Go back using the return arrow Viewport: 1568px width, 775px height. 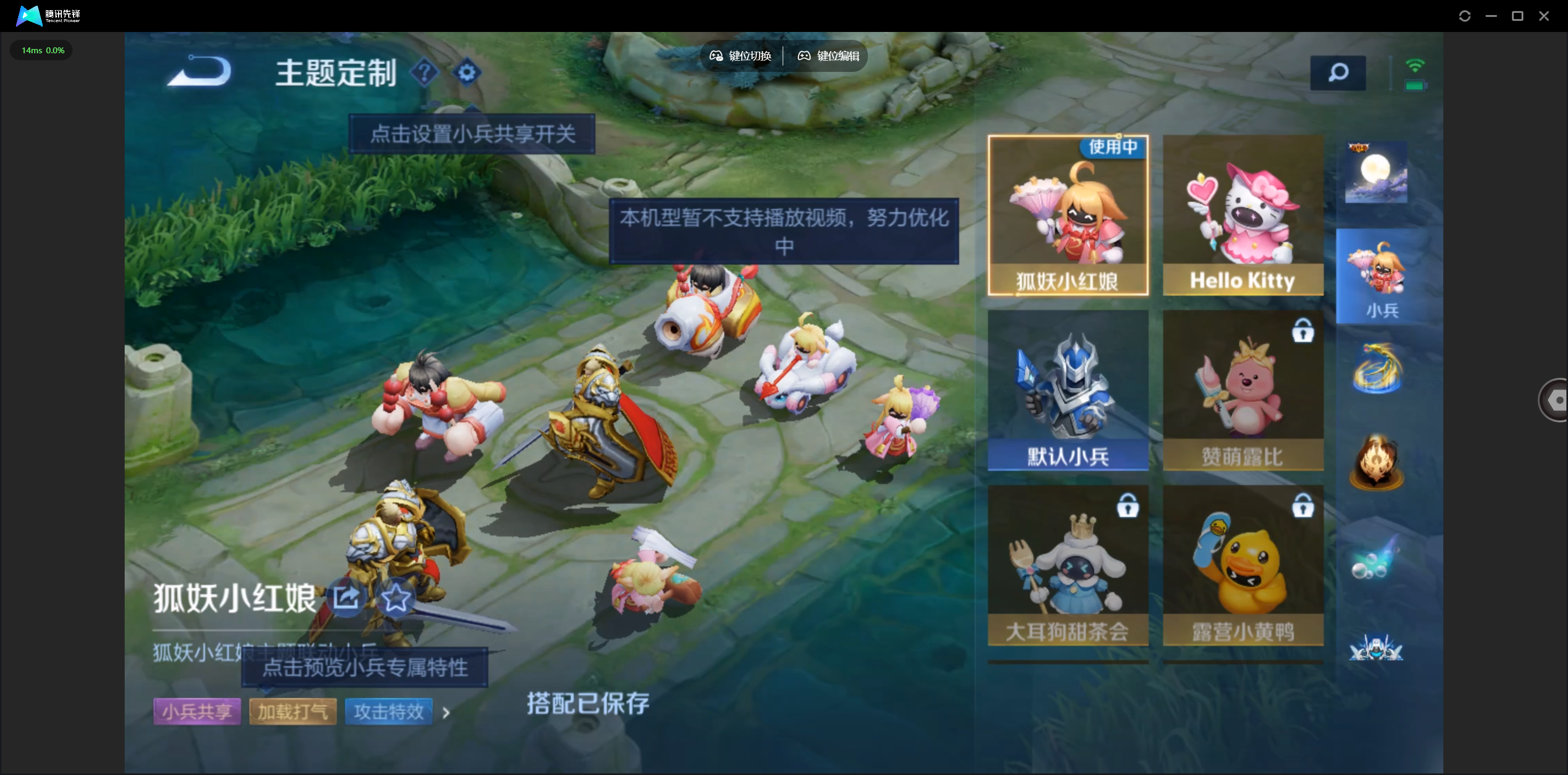[x=200, y=72]
